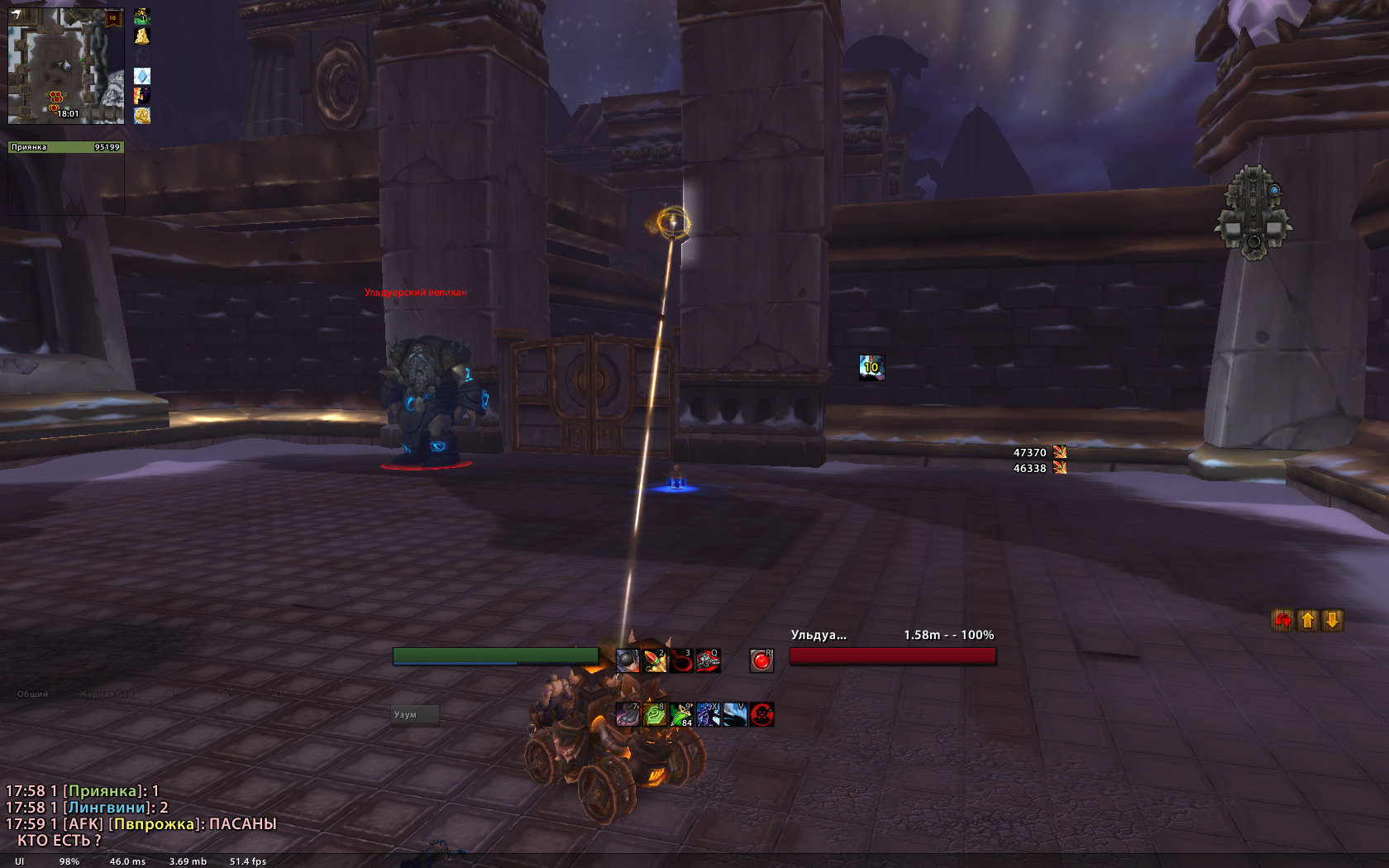The image size is (1389, 868).
Task: Click the green flask buff icon
Action: (142, 16)
